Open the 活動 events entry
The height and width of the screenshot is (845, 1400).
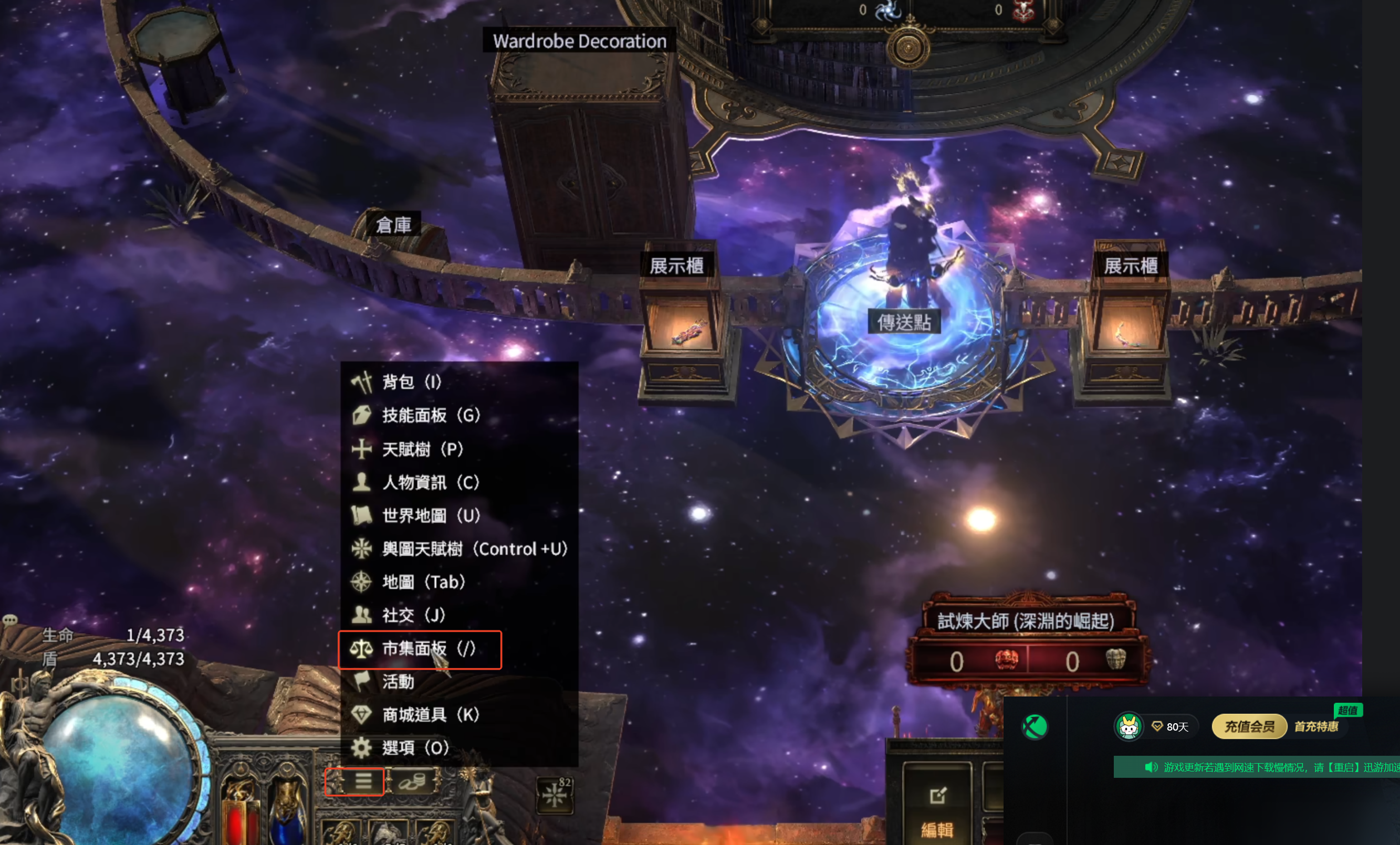[x=398, y=681]
